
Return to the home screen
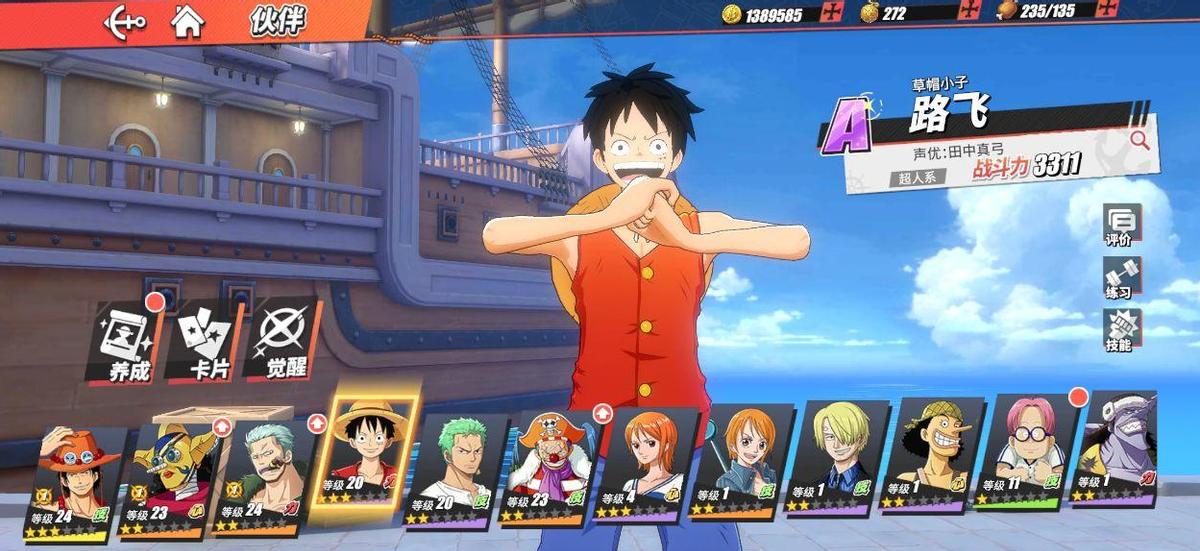pos(187,21)
